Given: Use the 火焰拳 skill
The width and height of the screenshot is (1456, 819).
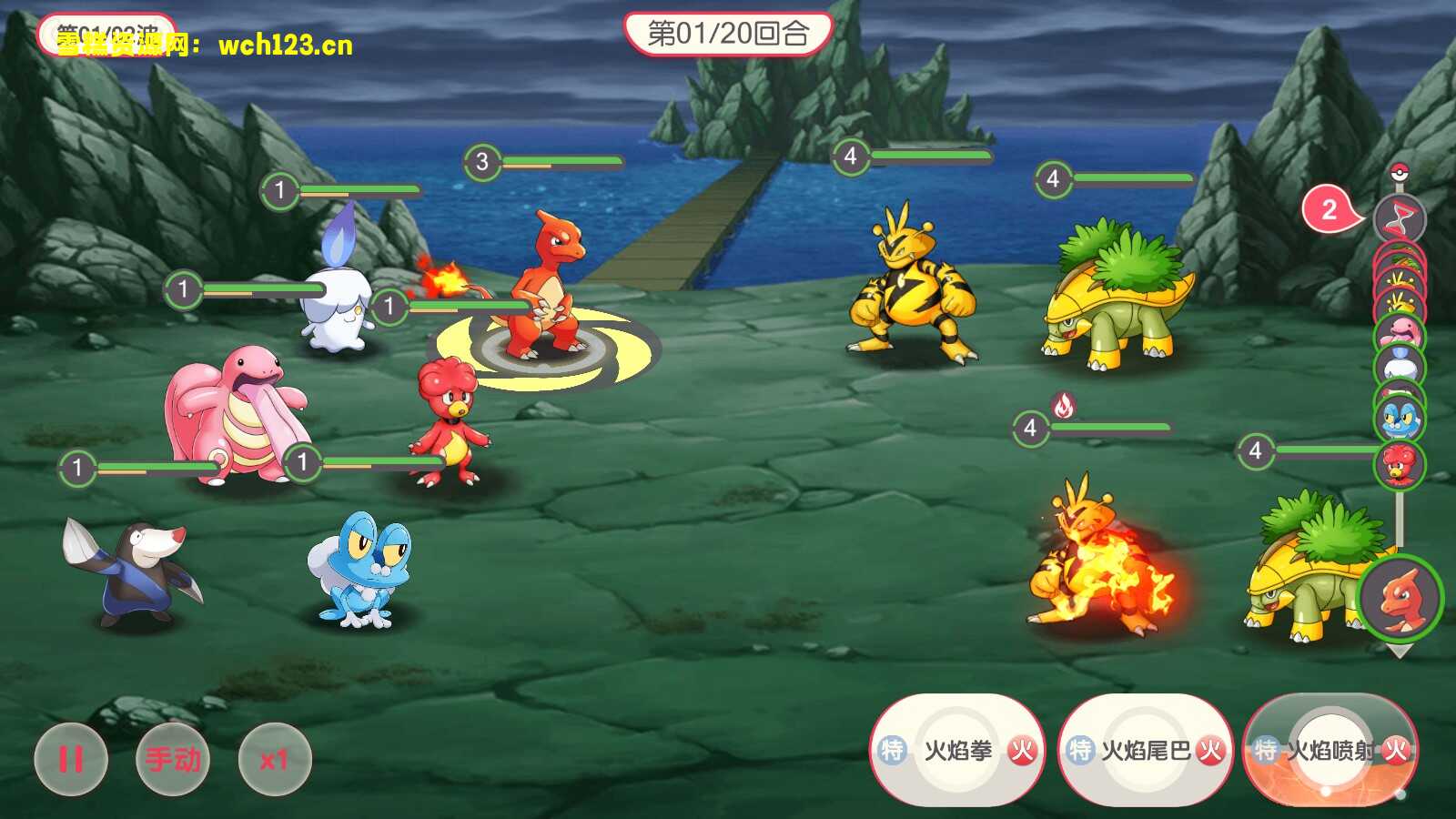Looking at the screenshot, I should (x=957, y=751).
